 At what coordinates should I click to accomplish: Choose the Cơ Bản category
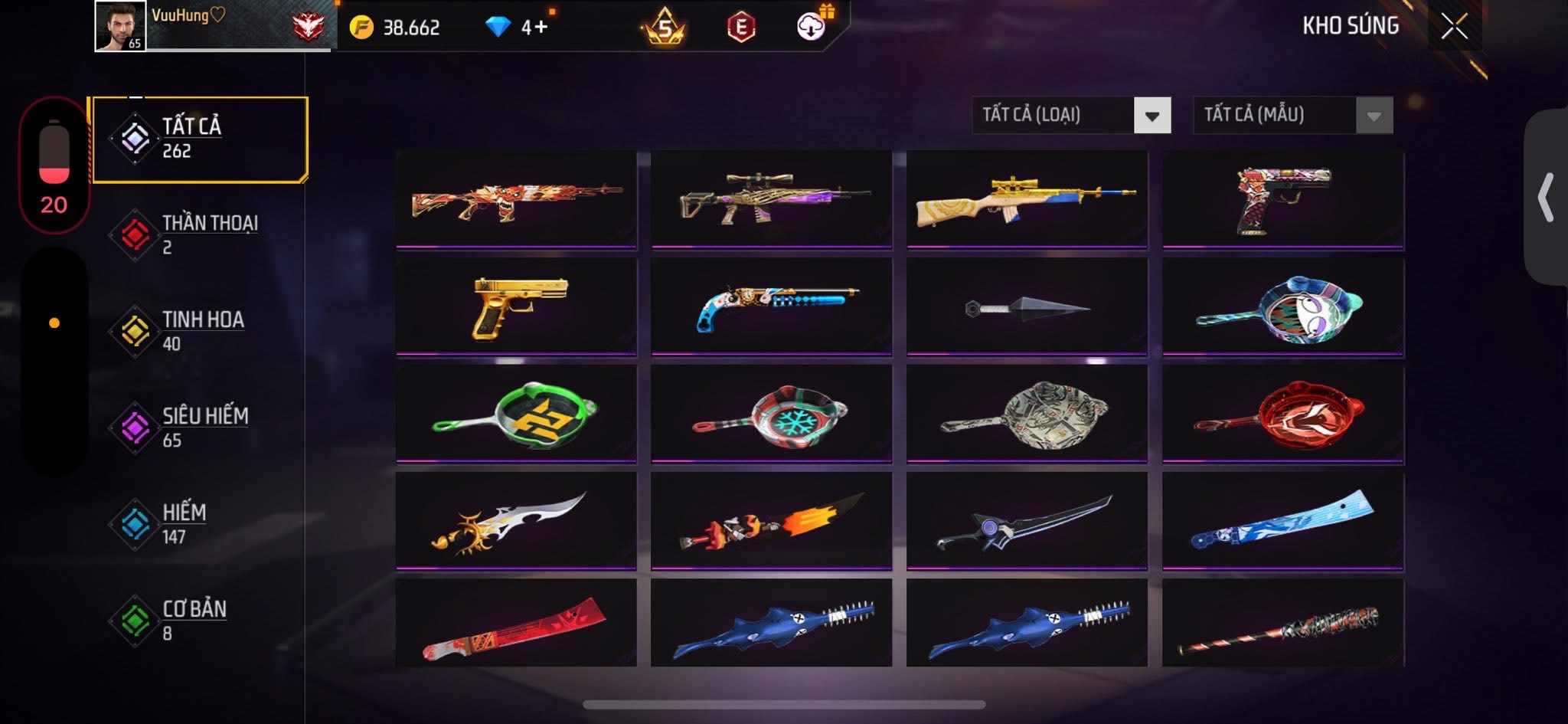coord(199,620)
